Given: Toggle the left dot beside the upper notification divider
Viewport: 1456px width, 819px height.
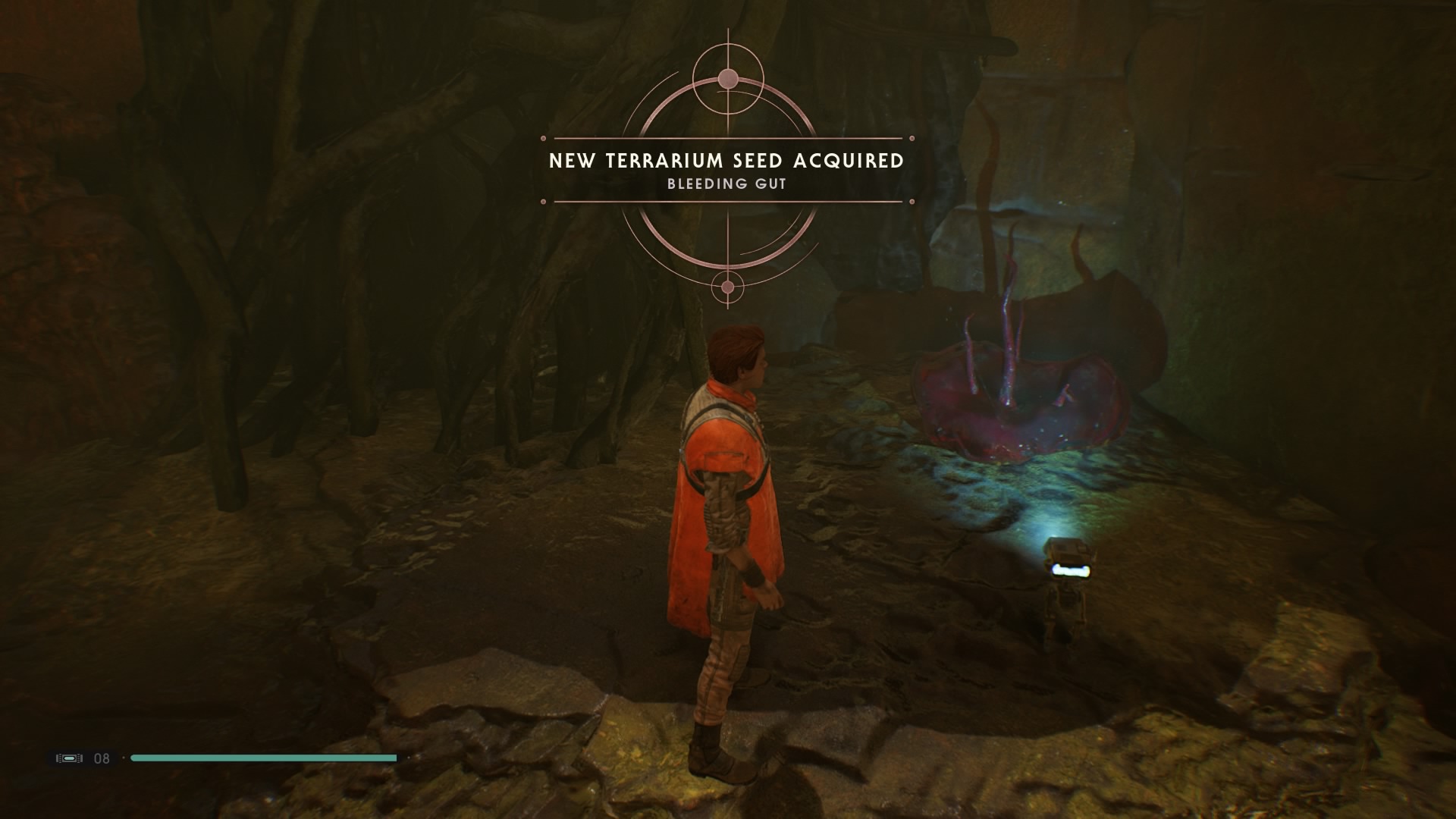Looking at the screenshot, I should click(543, 137).
